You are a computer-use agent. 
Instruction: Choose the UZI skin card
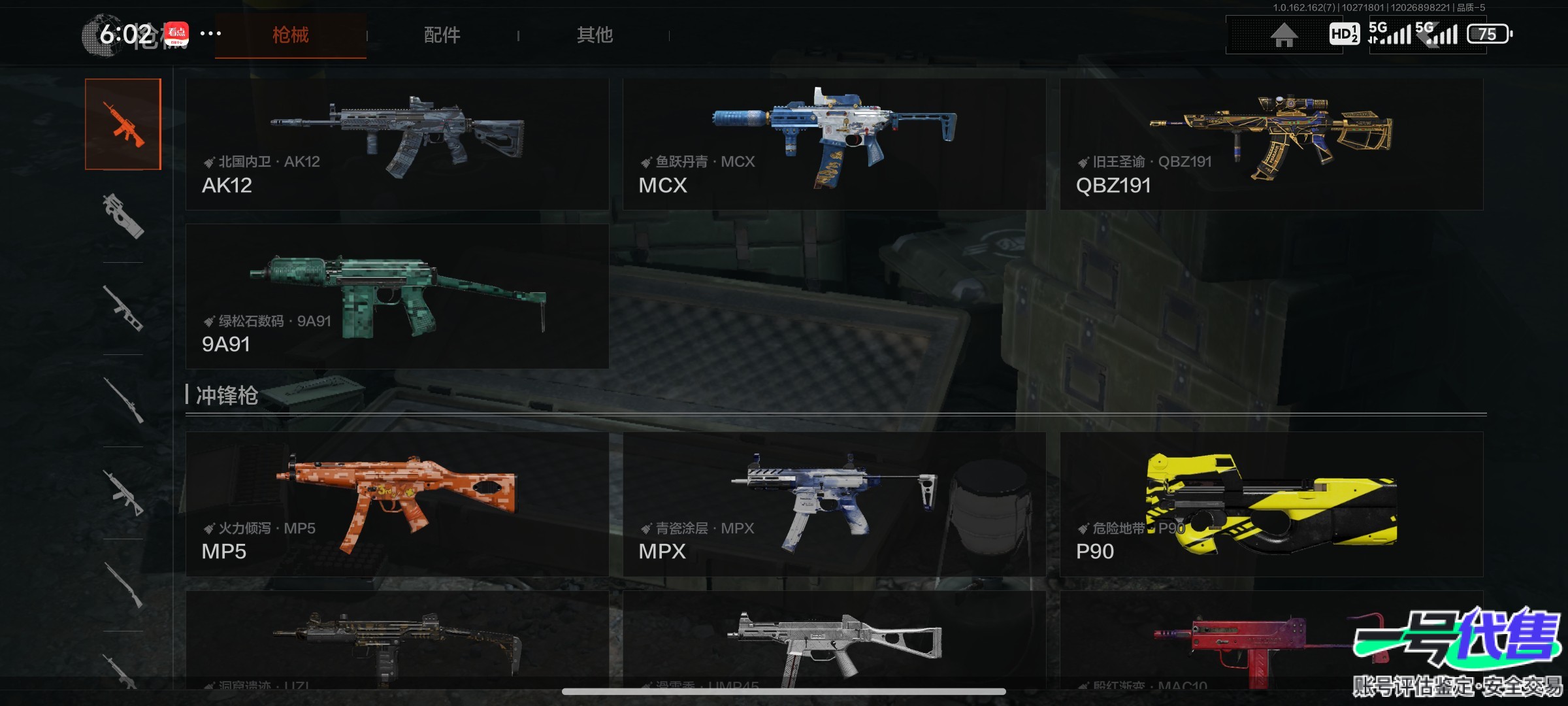[397, 641]
